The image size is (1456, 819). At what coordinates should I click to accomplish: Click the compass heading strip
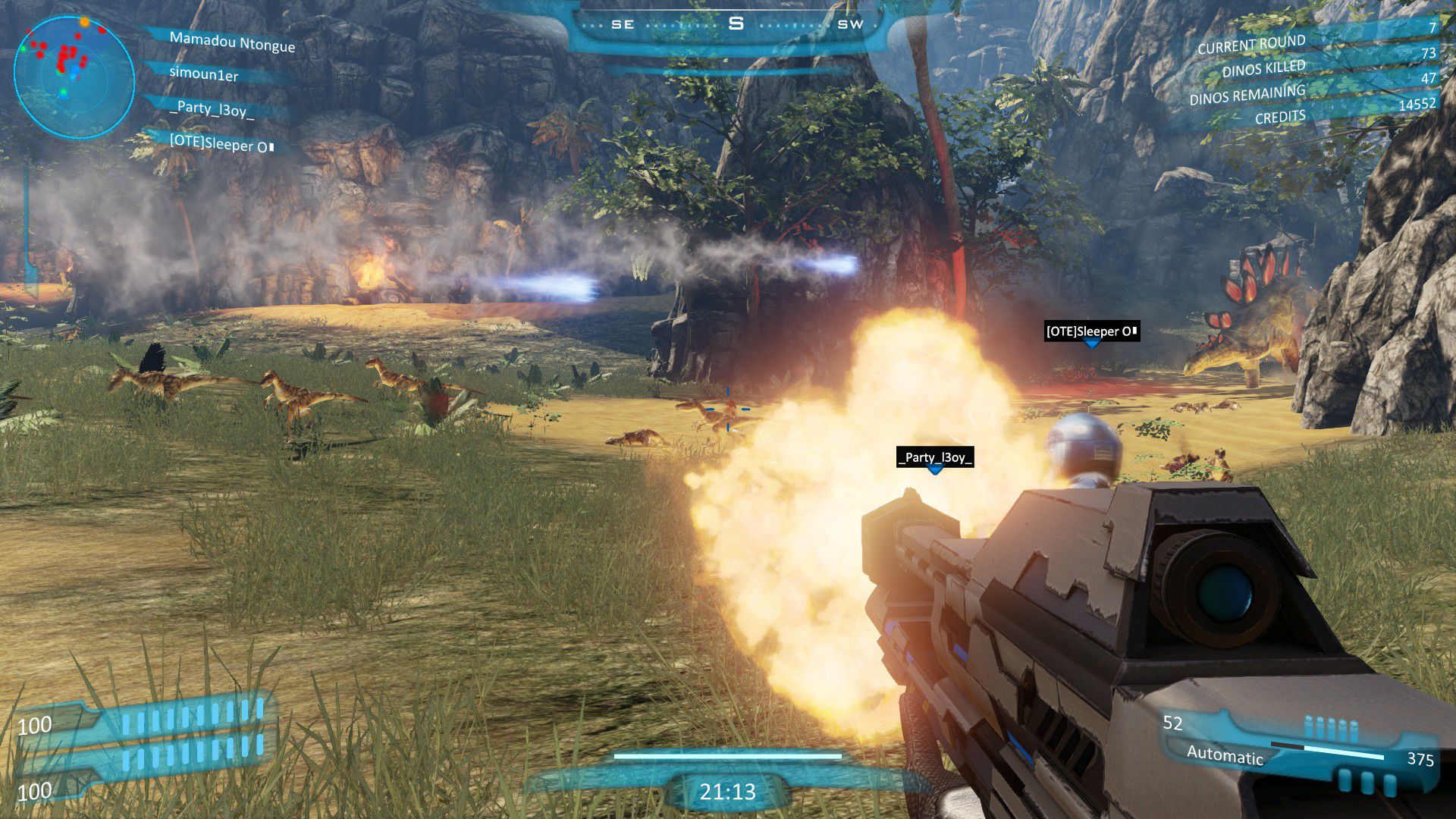(x=735, y=24)
